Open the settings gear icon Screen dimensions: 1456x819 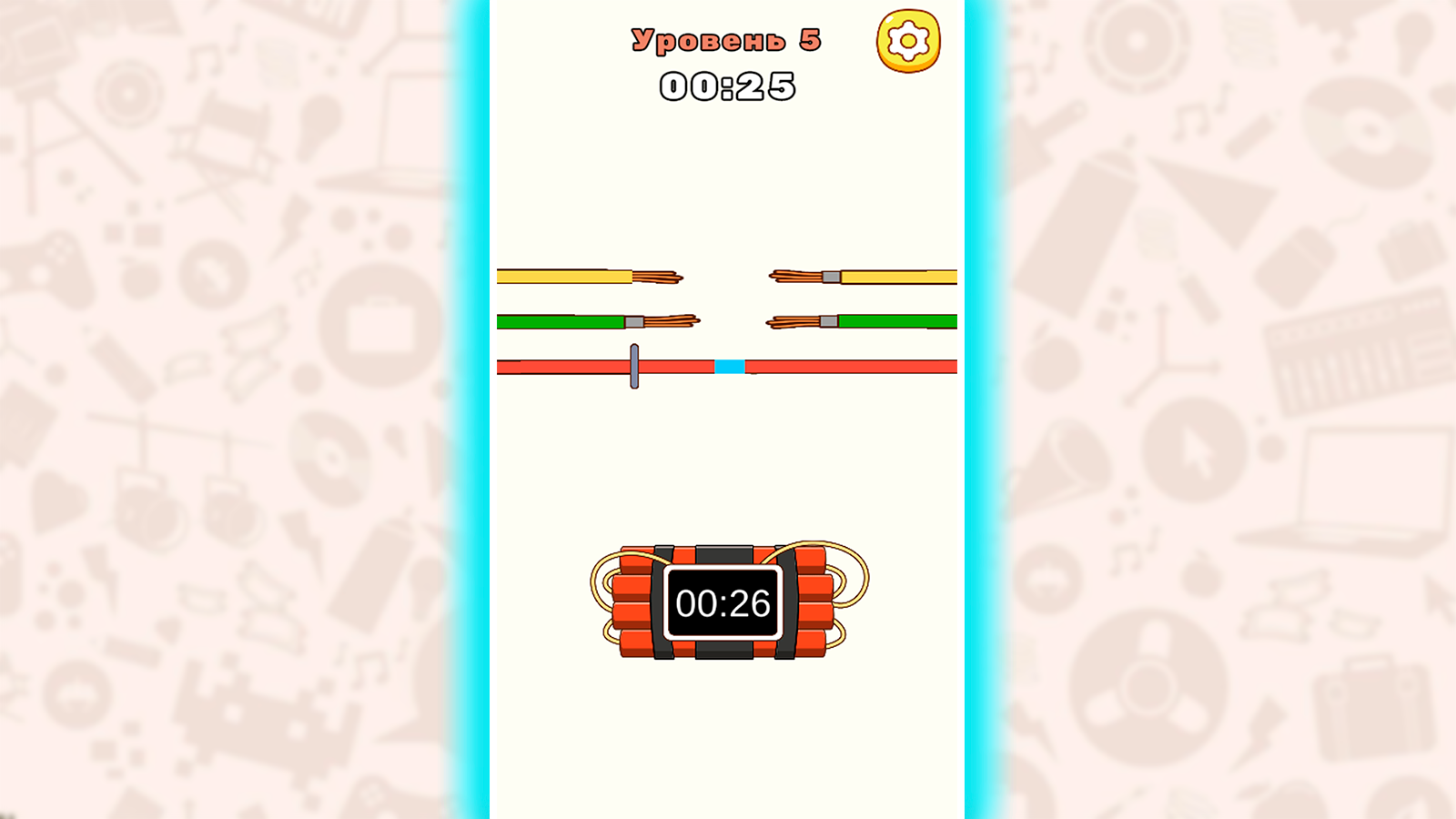click(x=906, y=40)
